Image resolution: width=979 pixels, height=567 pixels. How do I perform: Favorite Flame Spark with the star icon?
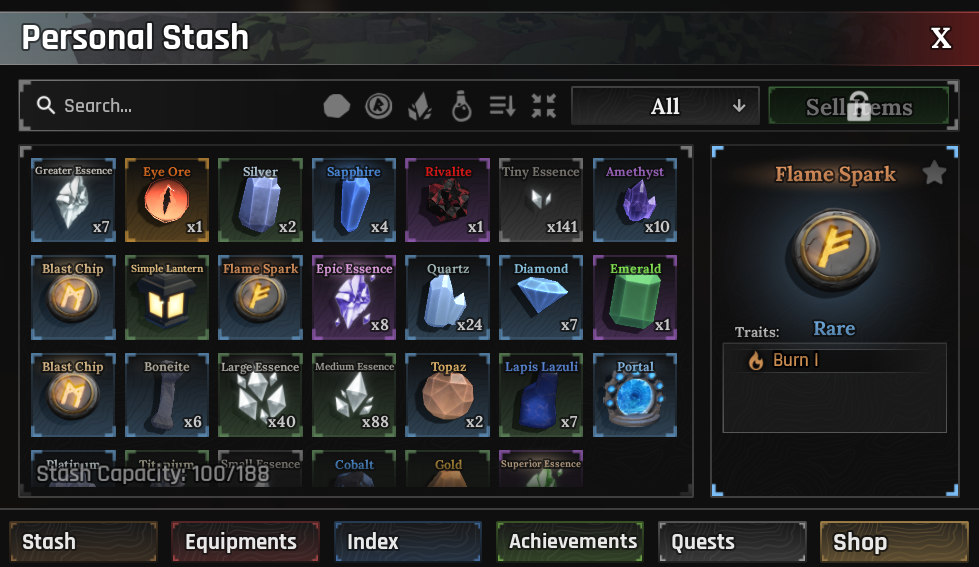click(934, 174)
